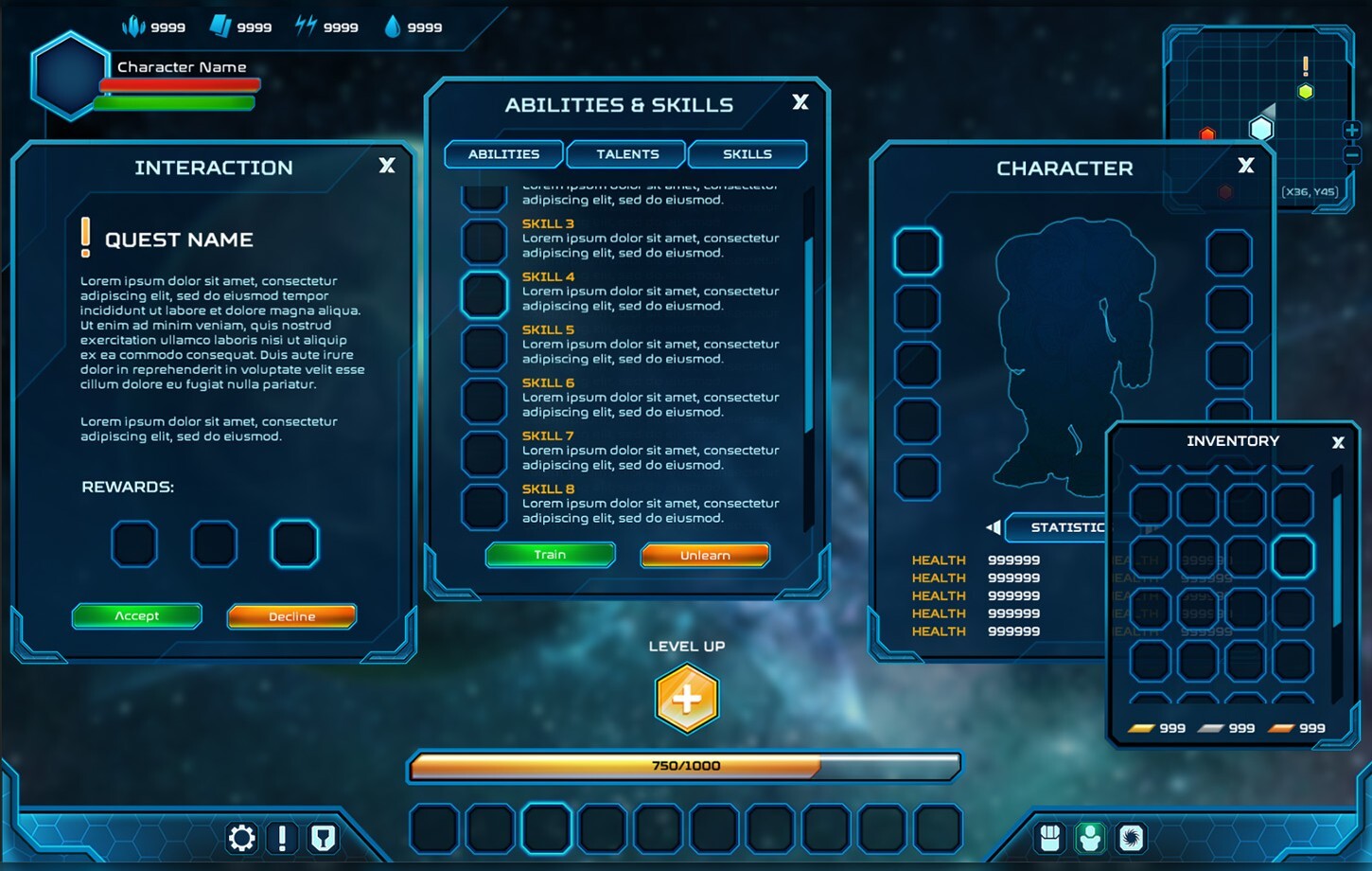1372x871 pixels.
Task: Click the 750/1000 experience bar
Action: (x=687, y=766)
